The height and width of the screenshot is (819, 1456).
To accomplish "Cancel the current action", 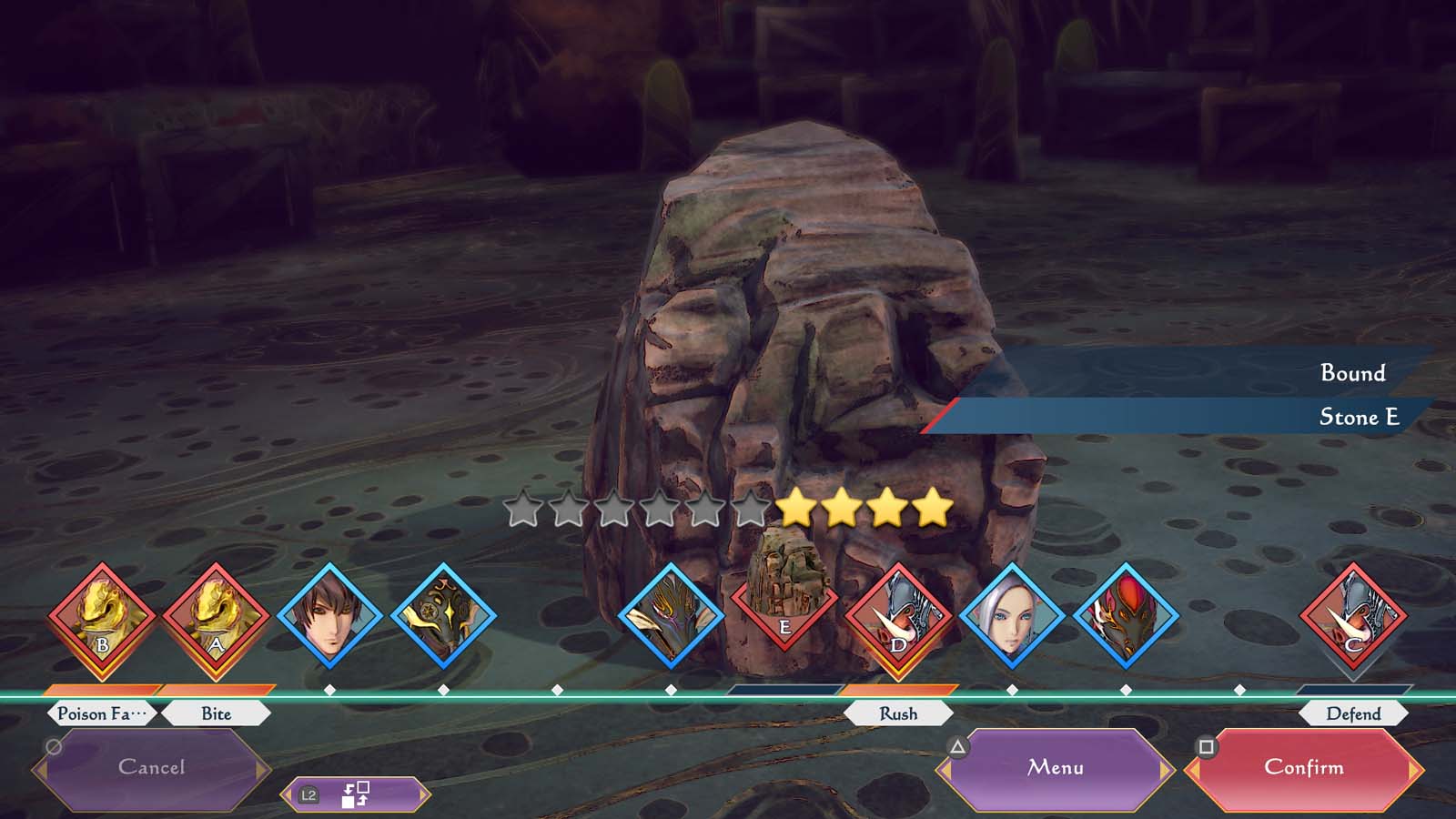I will click(x=151, y=768).
